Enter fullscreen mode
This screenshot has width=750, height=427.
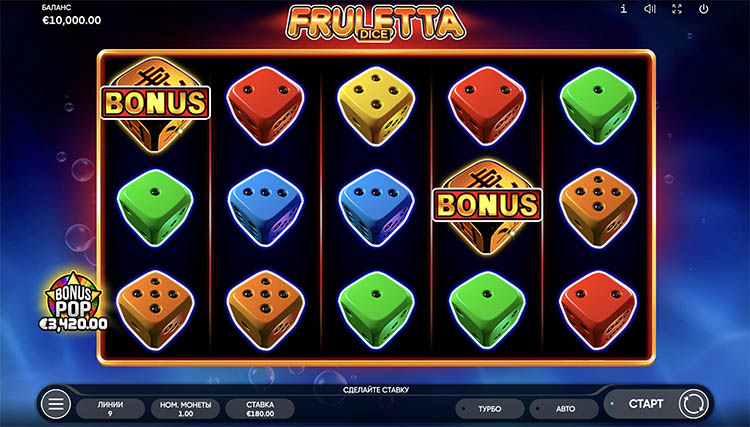pos(677,10)
